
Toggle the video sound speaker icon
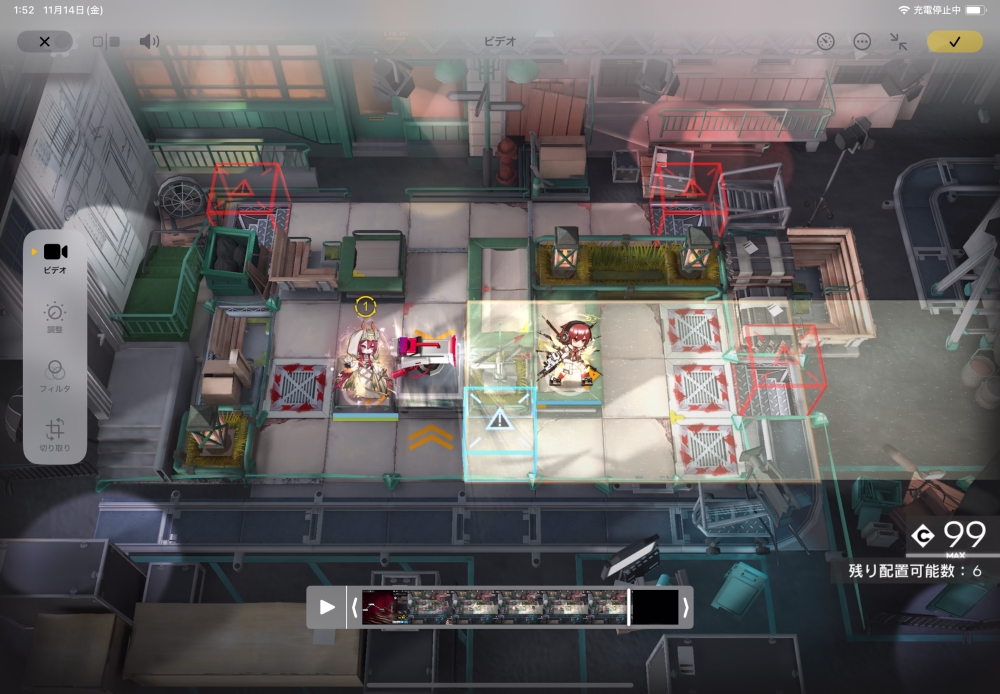149,42
